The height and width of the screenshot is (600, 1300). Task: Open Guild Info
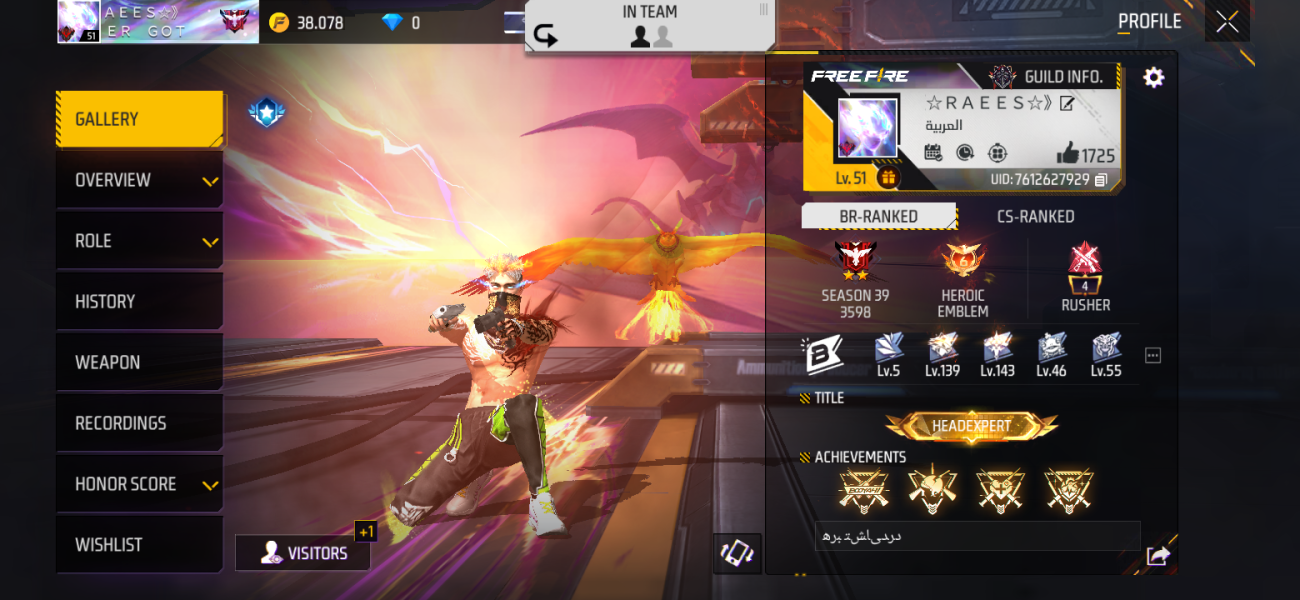tap(1046, 77)
